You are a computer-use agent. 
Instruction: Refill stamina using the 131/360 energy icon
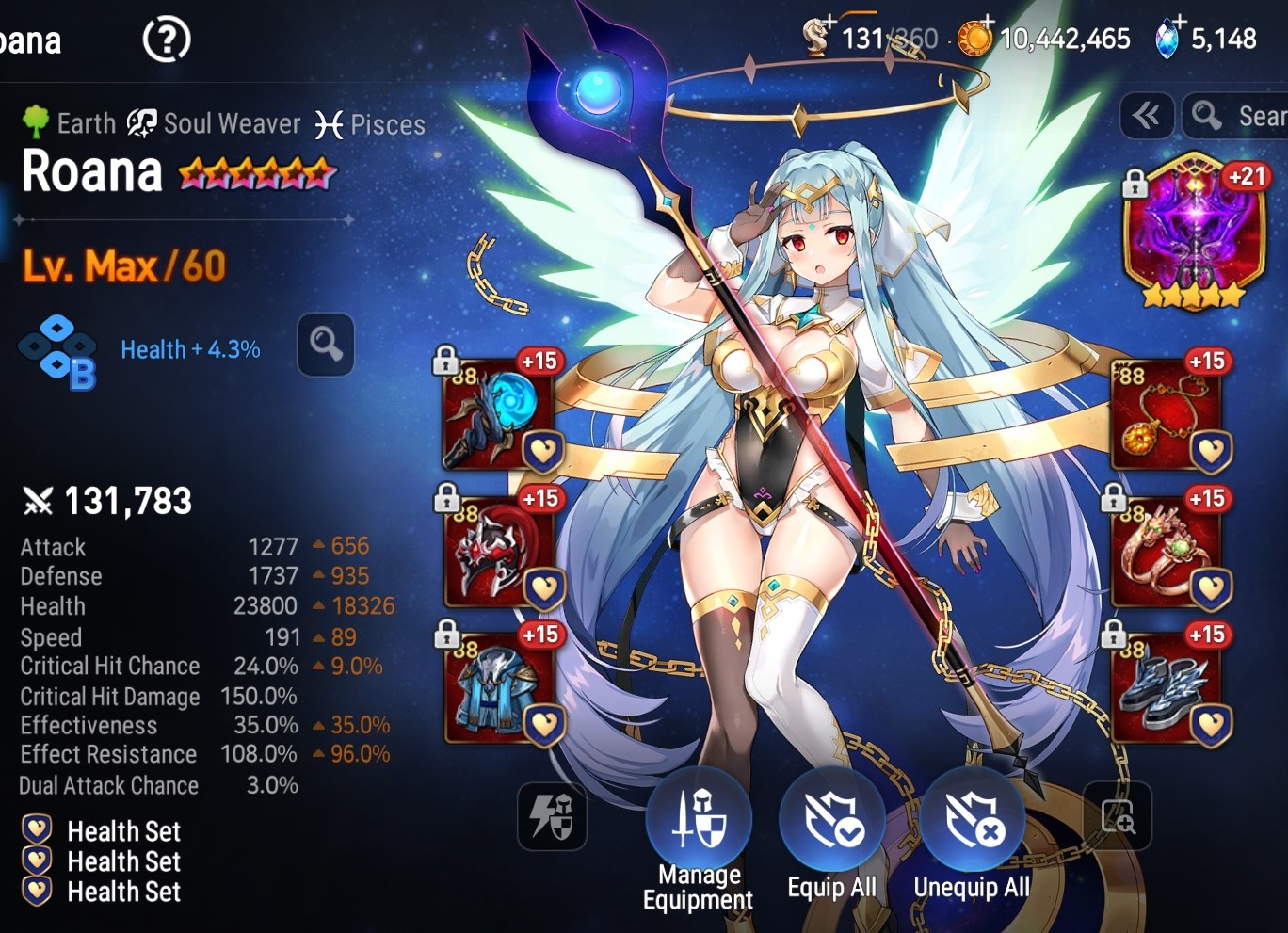[817, 38]
